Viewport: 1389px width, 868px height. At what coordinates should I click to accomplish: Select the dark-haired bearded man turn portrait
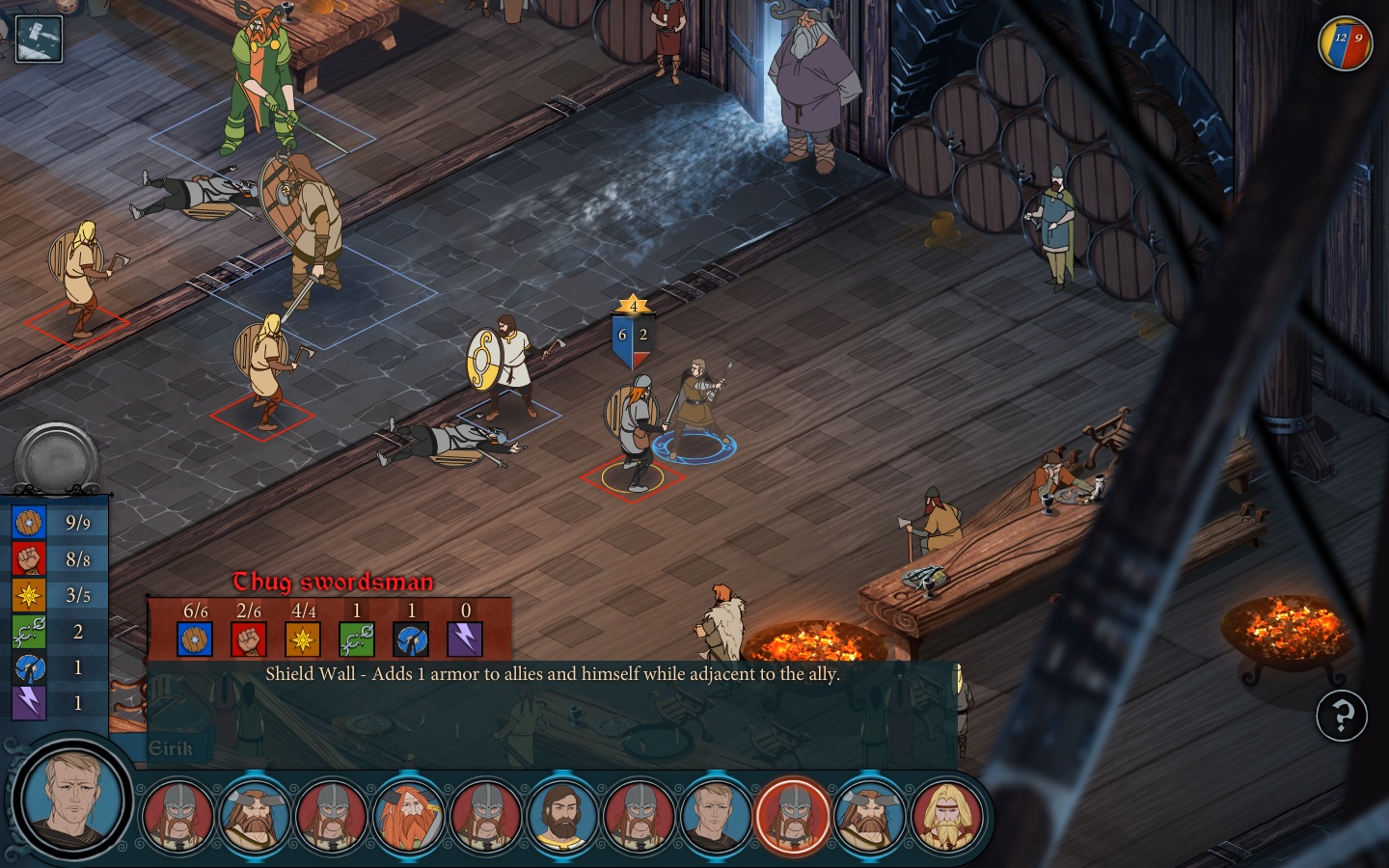point(563,817)
